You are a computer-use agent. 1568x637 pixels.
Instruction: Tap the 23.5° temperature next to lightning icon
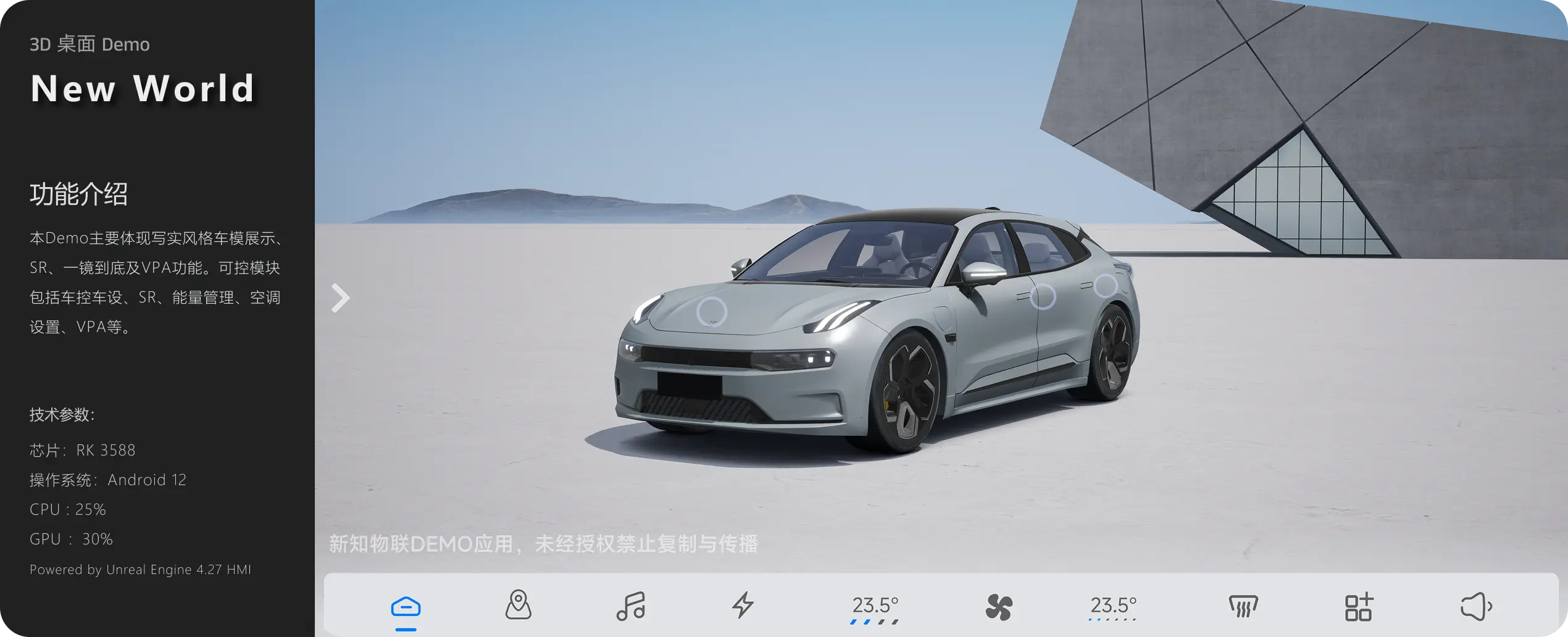tap(875, 607)
